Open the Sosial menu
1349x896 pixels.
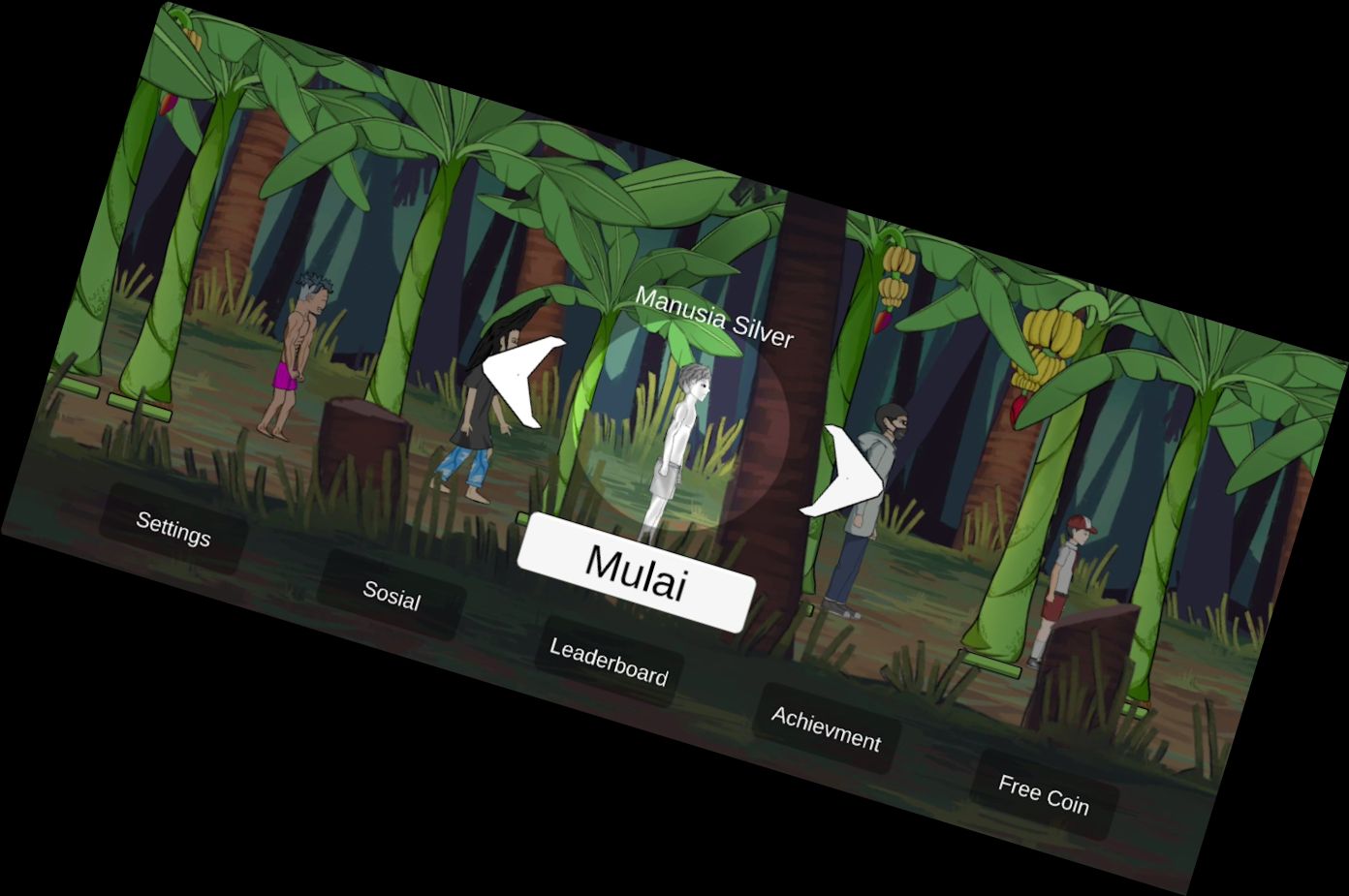(392, 598)
